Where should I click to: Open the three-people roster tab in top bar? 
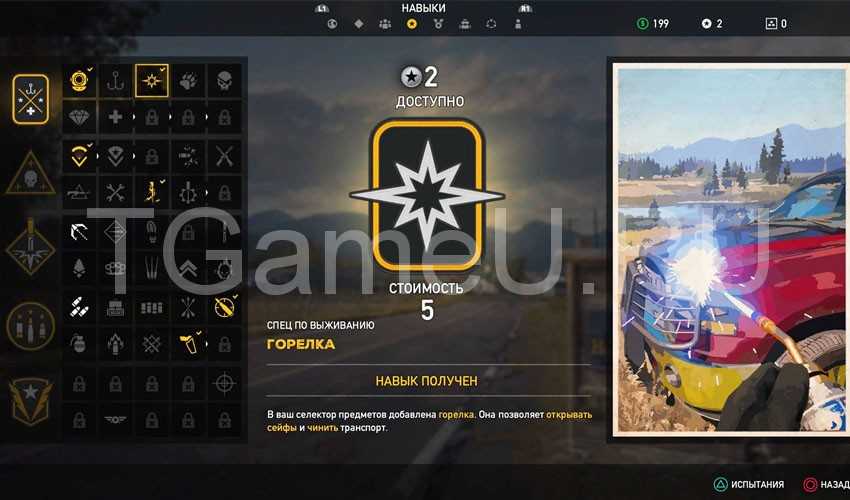click(385, 23)
